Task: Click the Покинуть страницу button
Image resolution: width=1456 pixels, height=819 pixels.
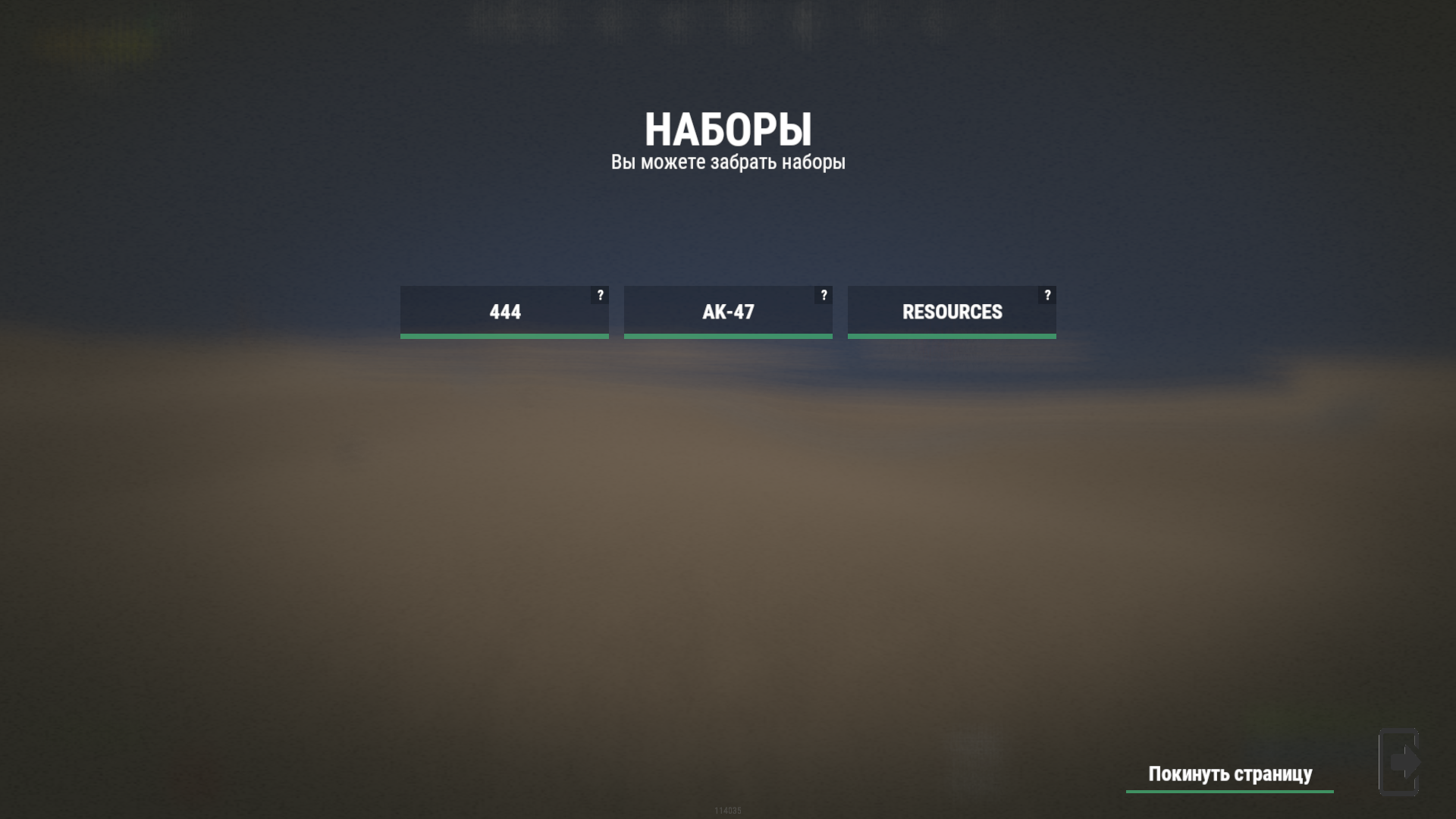Action: pos(1228,774)
